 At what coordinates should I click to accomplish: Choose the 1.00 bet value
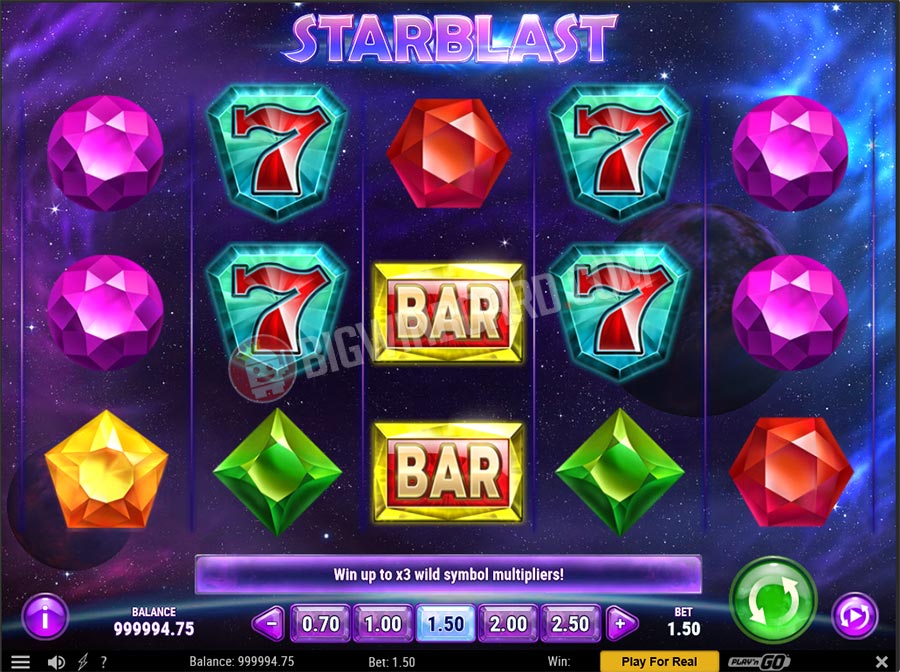[x=383, y=623]
